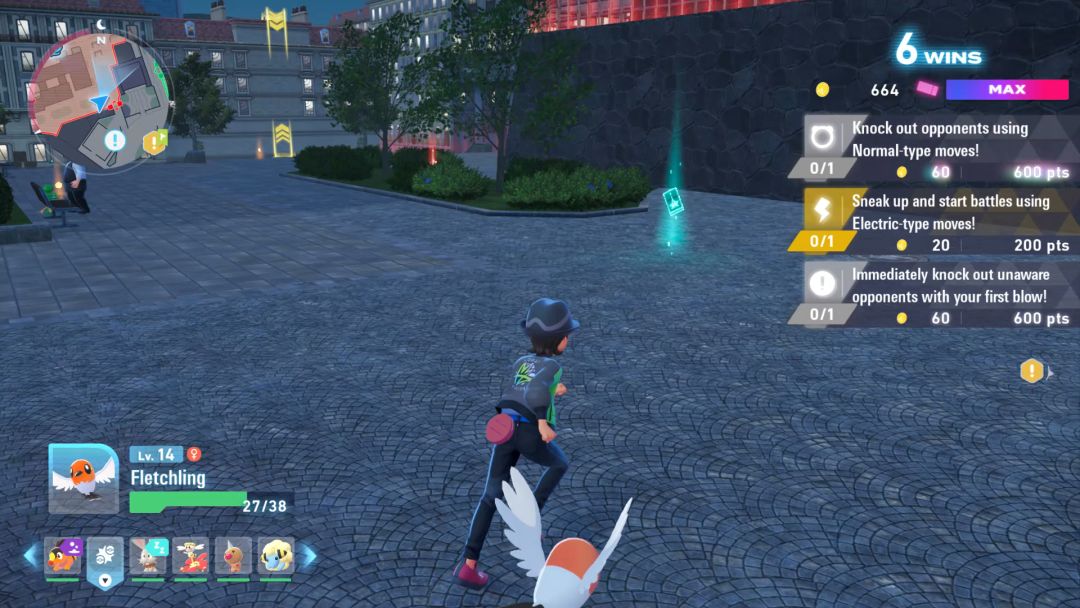Click the orange hexagon alert icon
1080x608 pixels.
click(x=1031, y=372)
